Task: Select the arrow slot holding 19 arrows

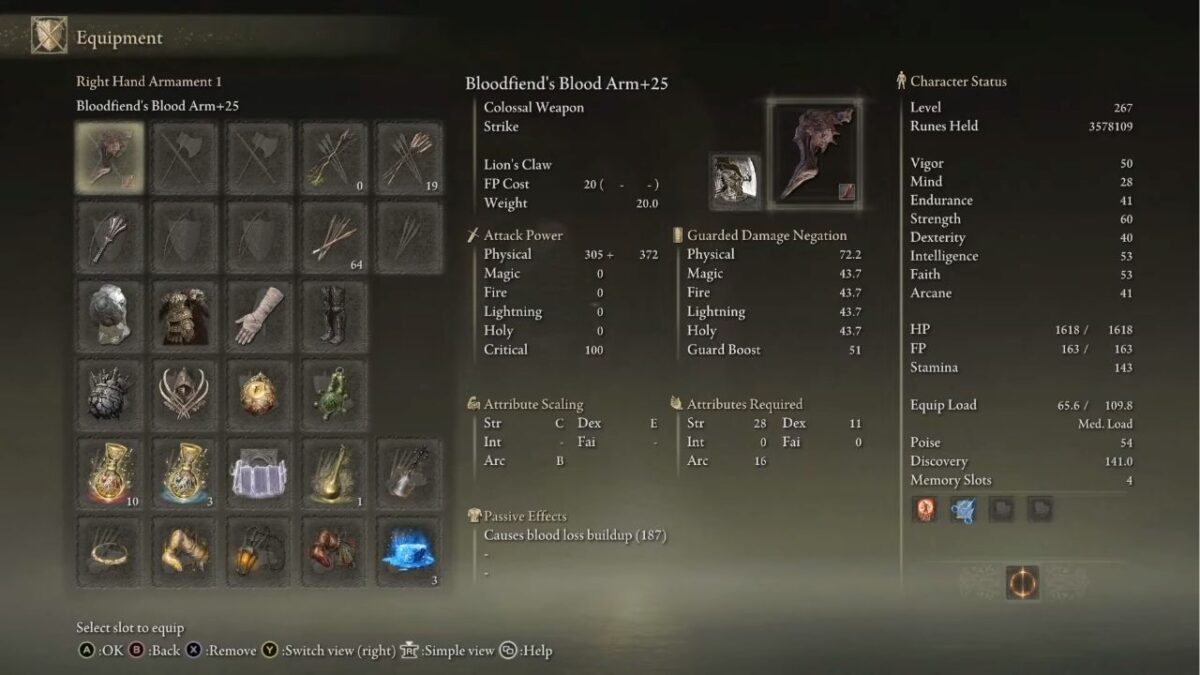Action: coord(408,158)
